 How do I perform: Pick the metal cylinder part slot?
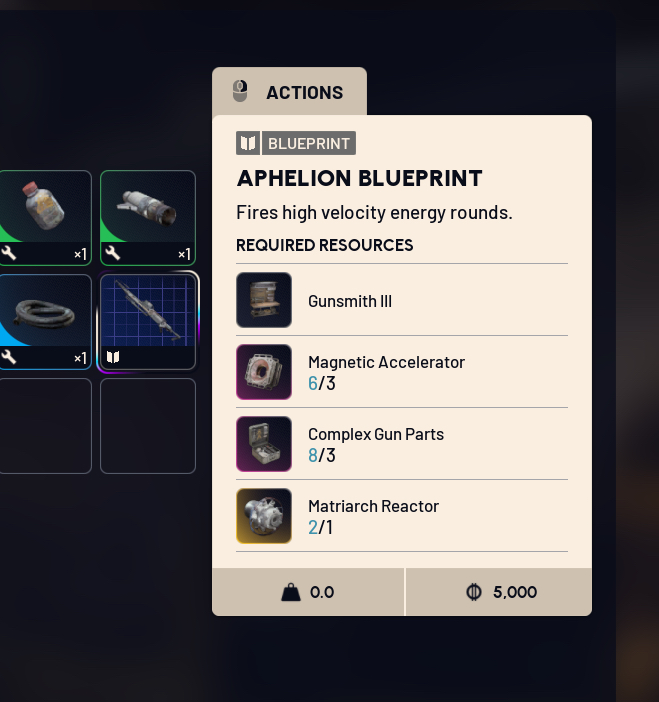(x=148, y=216)
